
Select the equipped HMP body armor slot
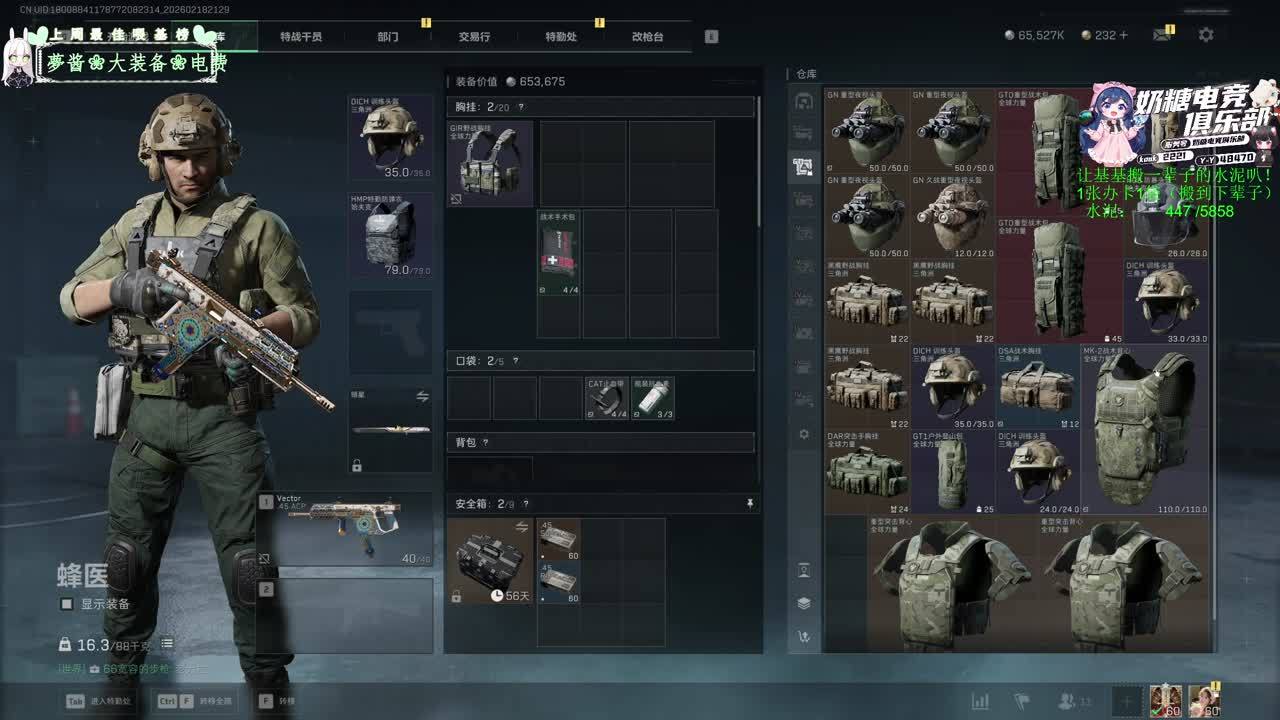coord(390,235)
